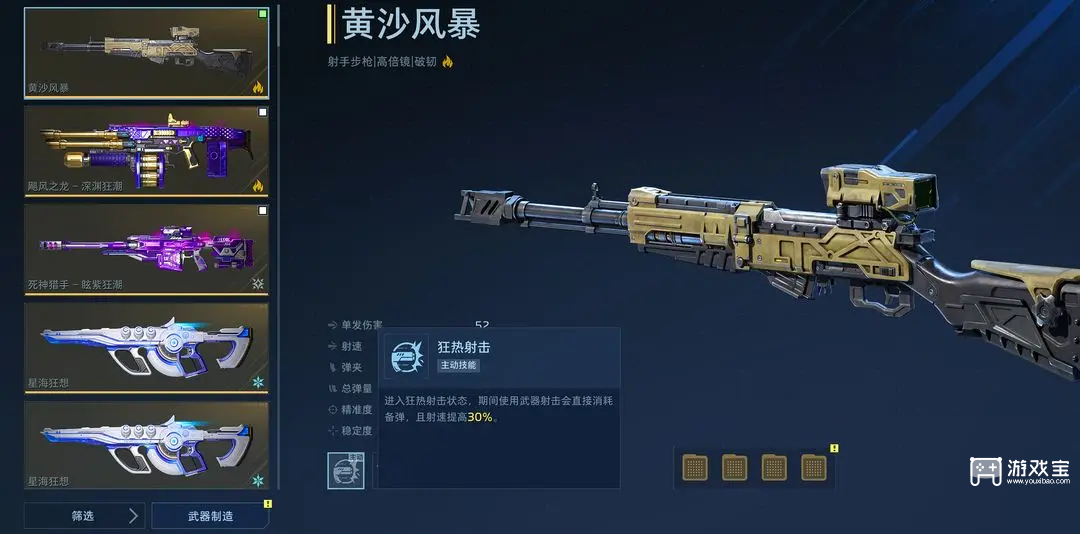Click the 狂热射击 skill icon below the stats

345,470
